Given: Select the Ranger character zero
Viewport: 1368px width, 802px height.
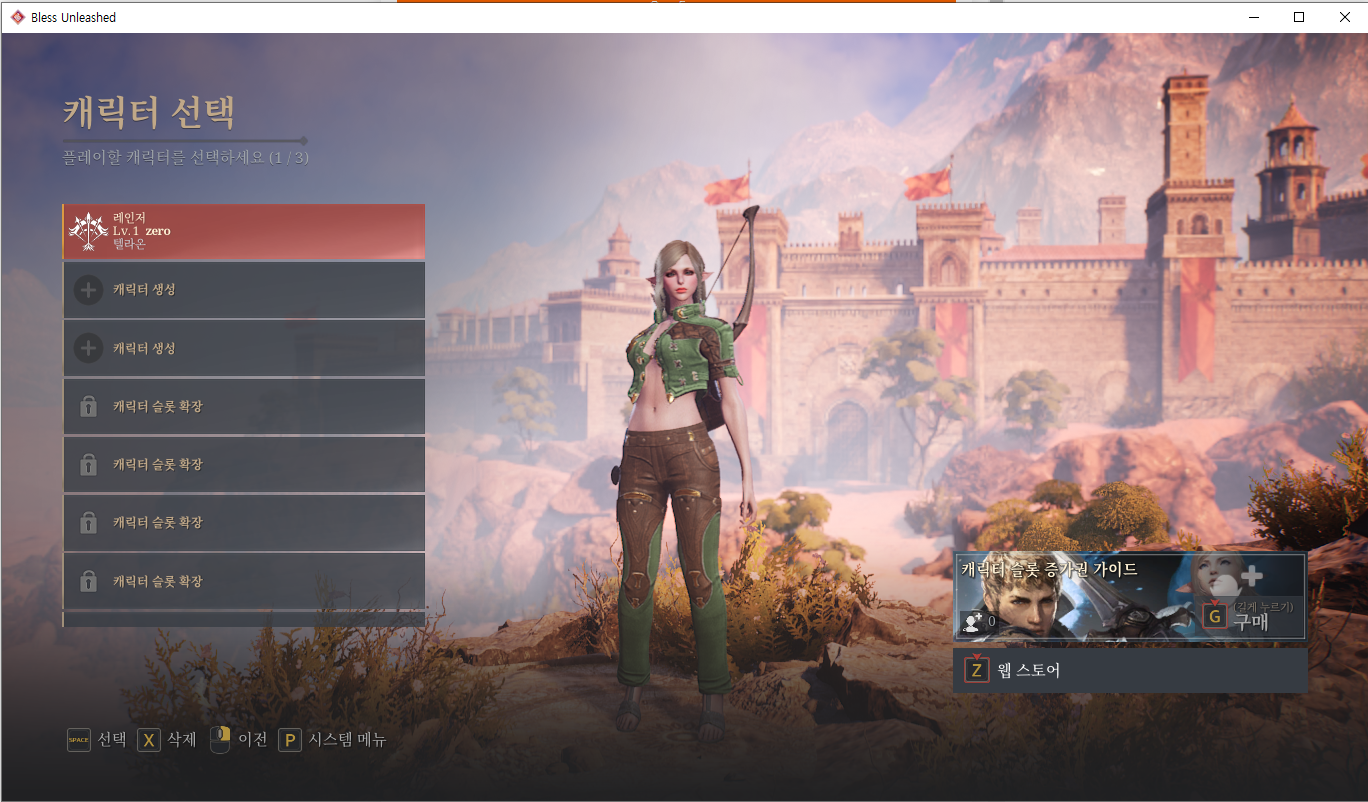Looking at the screenshot, I should coord(244,231).
